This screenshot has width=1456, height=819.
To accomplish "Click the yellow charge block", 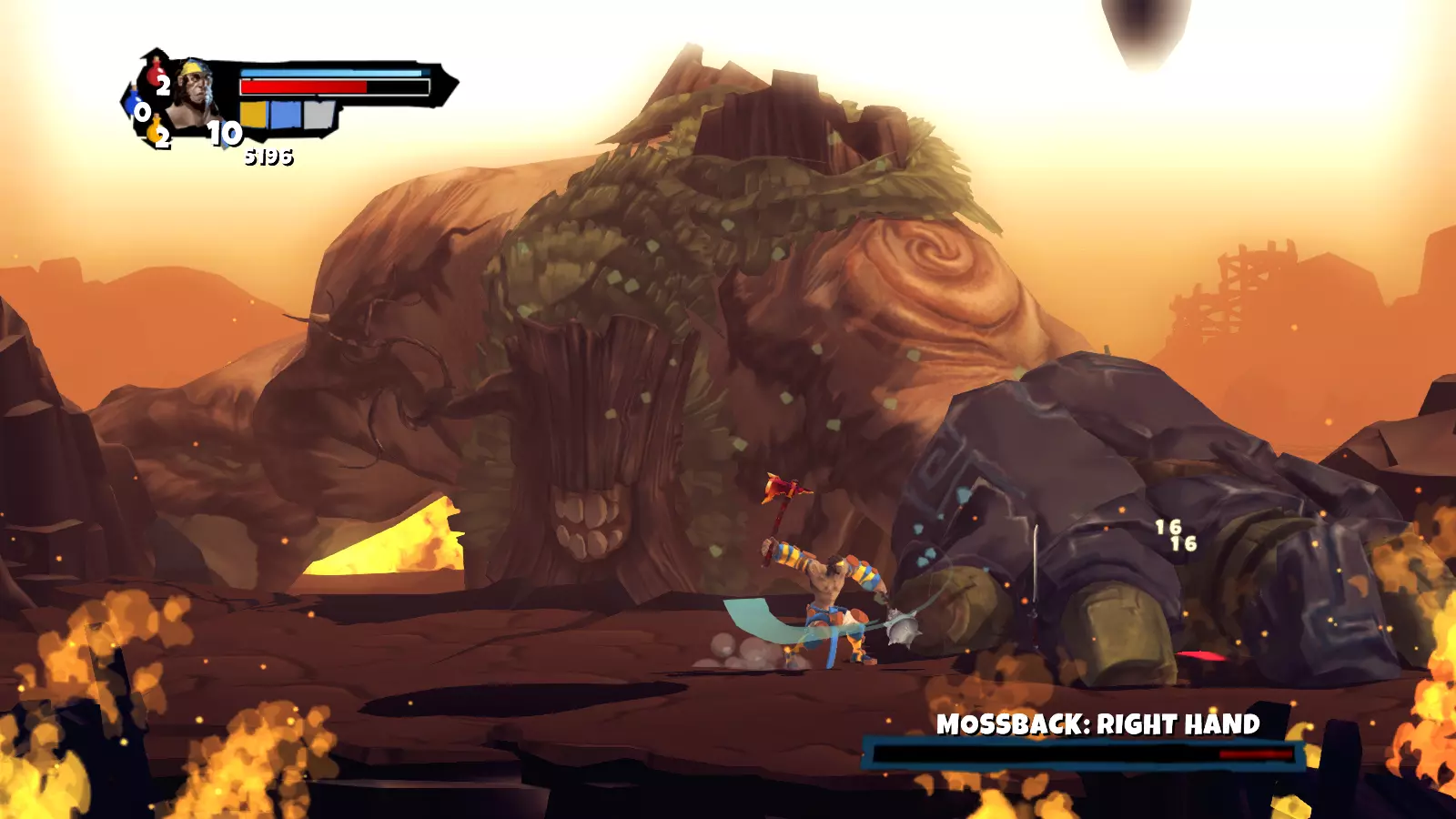I will pyautogui.click(x=253, y=115).
